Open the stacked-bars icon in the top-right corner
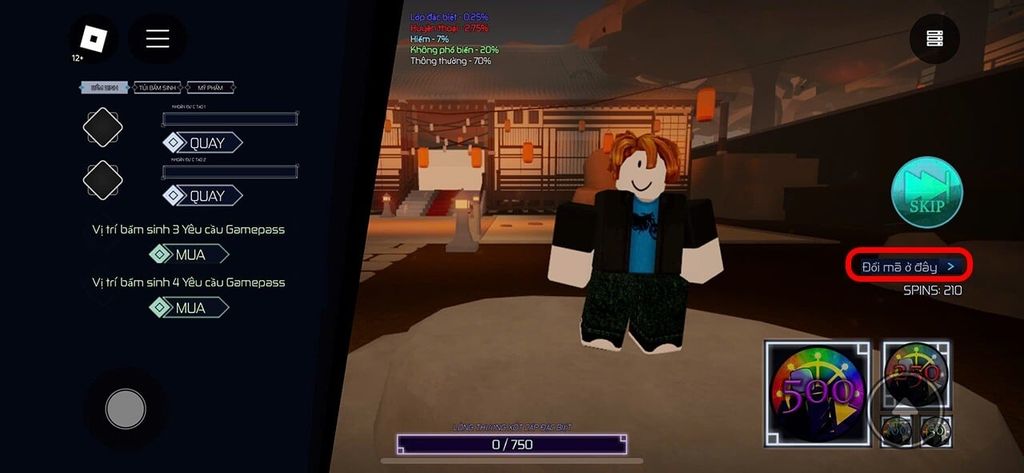The height and width of the screenshot is (473, 1024). [x=935, y=38]
